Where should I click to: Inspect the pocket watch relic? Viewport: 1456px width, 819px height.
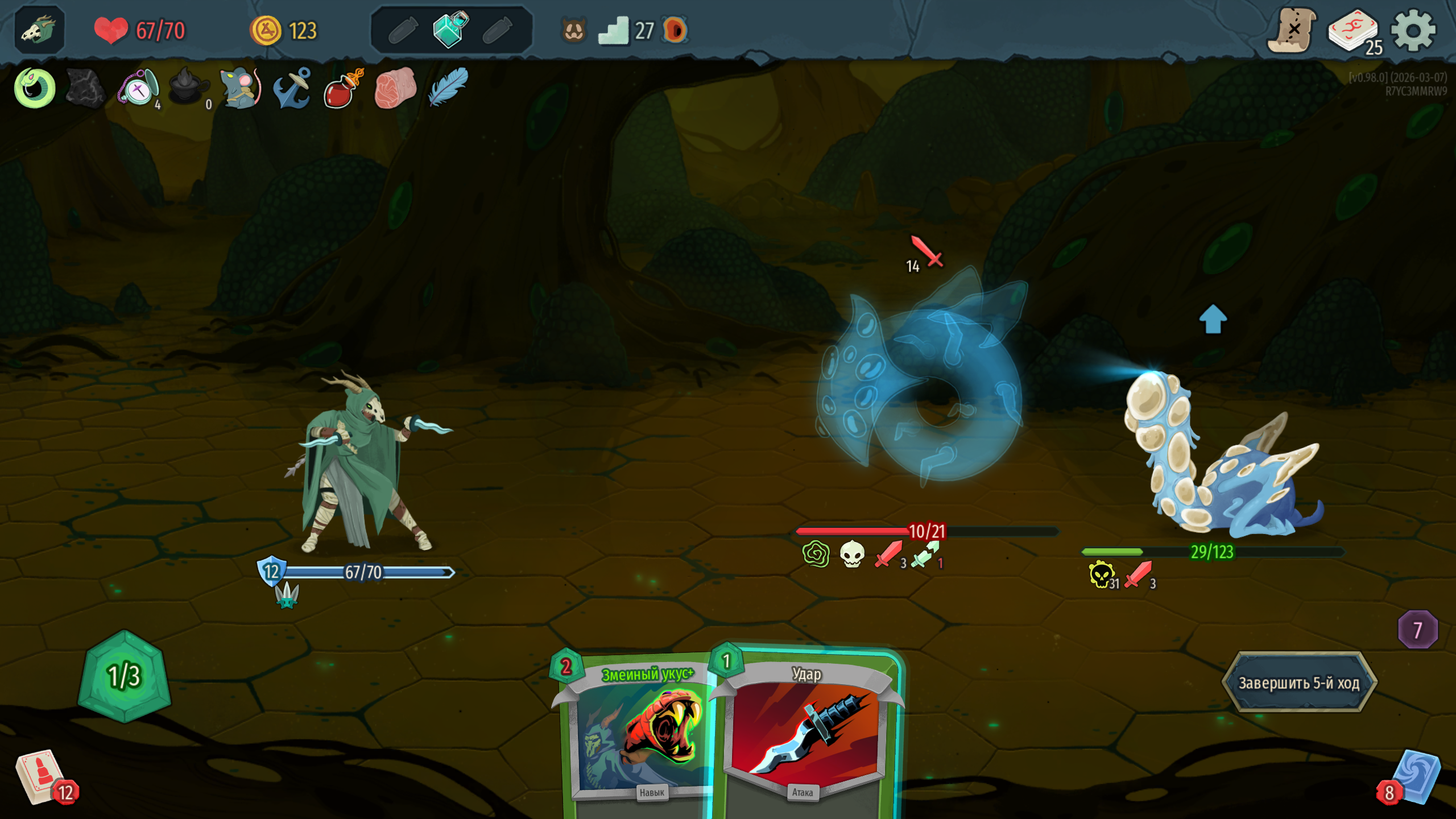click(138, 88)
